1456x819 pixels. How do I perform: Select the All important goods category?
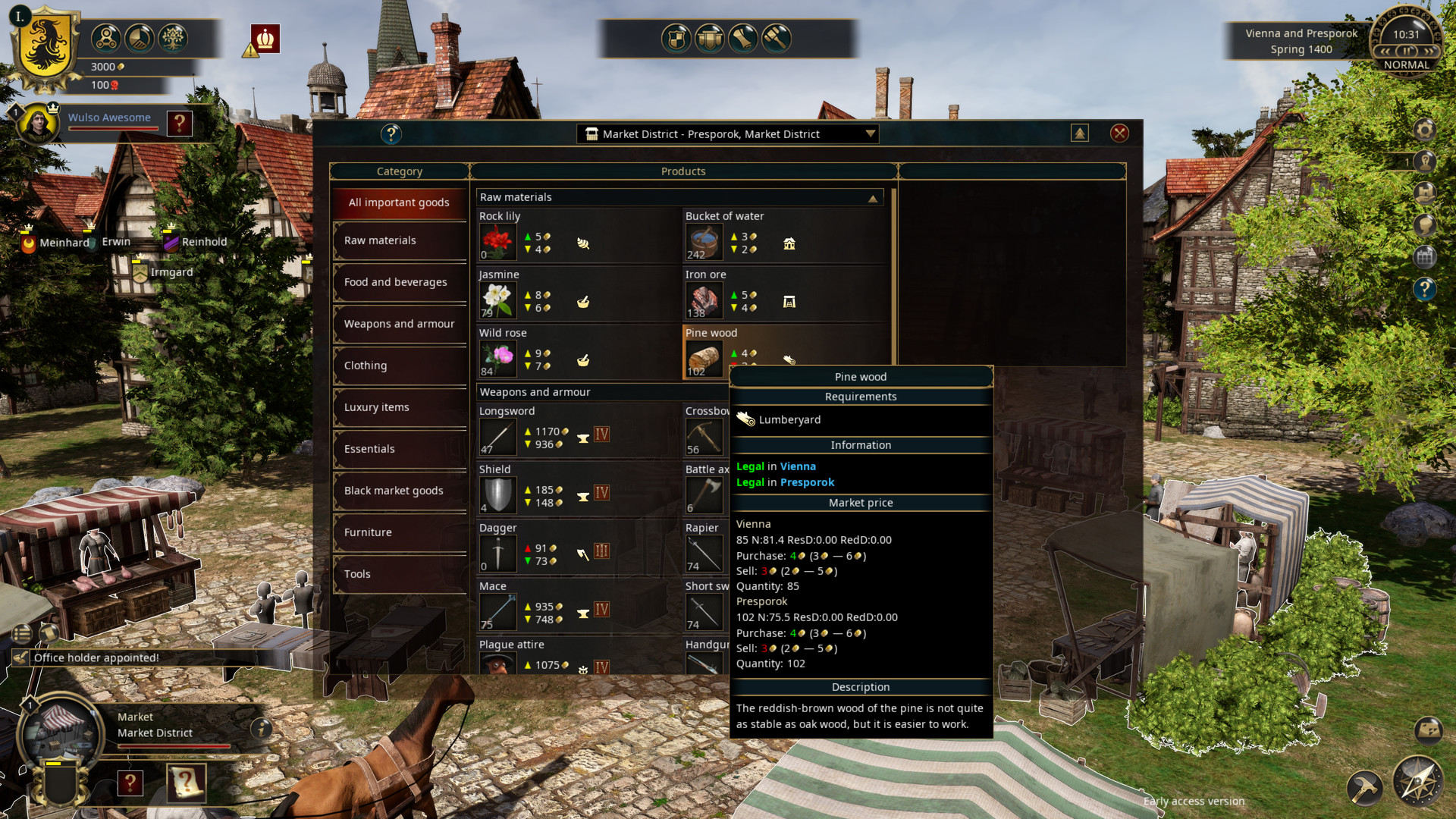[x=399, y=202]
